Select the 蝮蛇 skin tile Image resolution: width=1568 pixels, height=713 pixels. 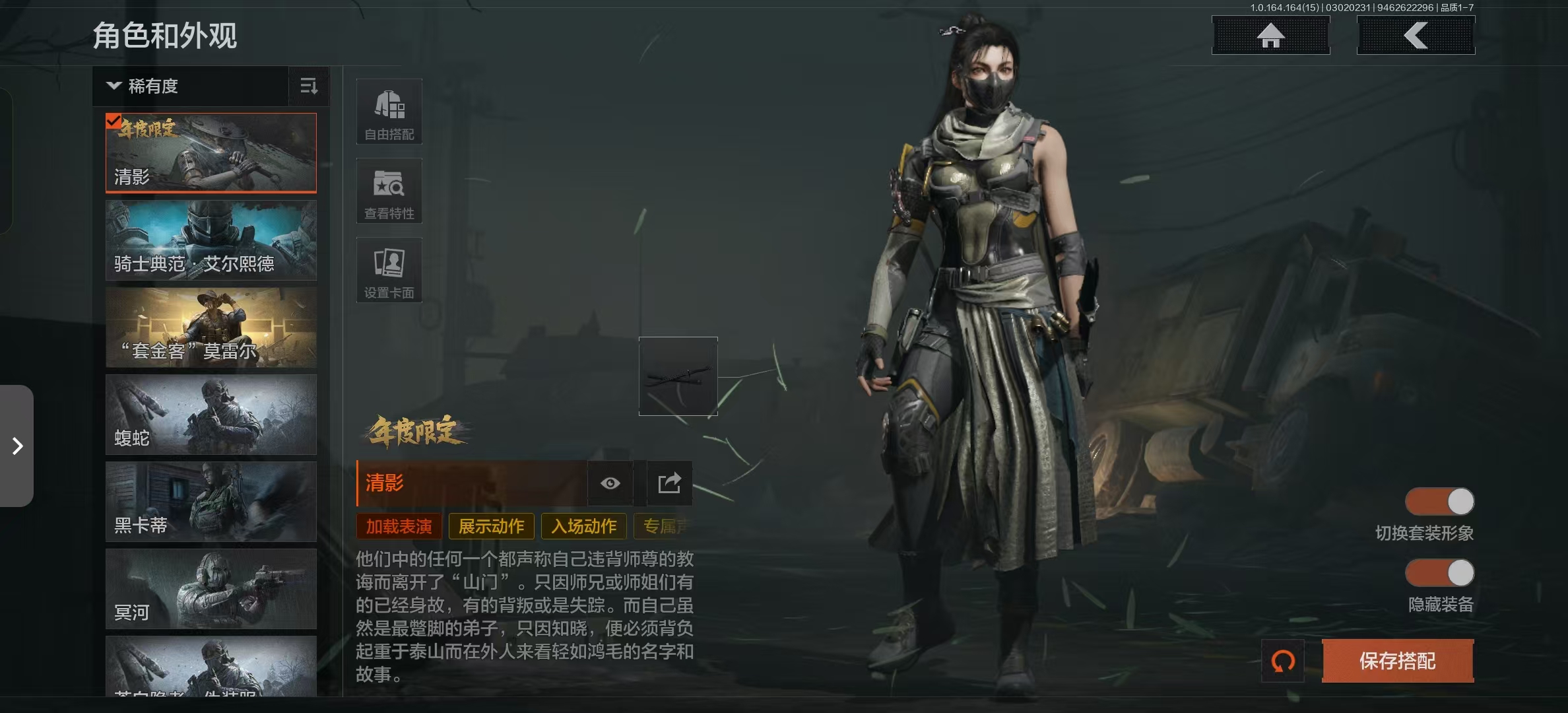[211, 415]
